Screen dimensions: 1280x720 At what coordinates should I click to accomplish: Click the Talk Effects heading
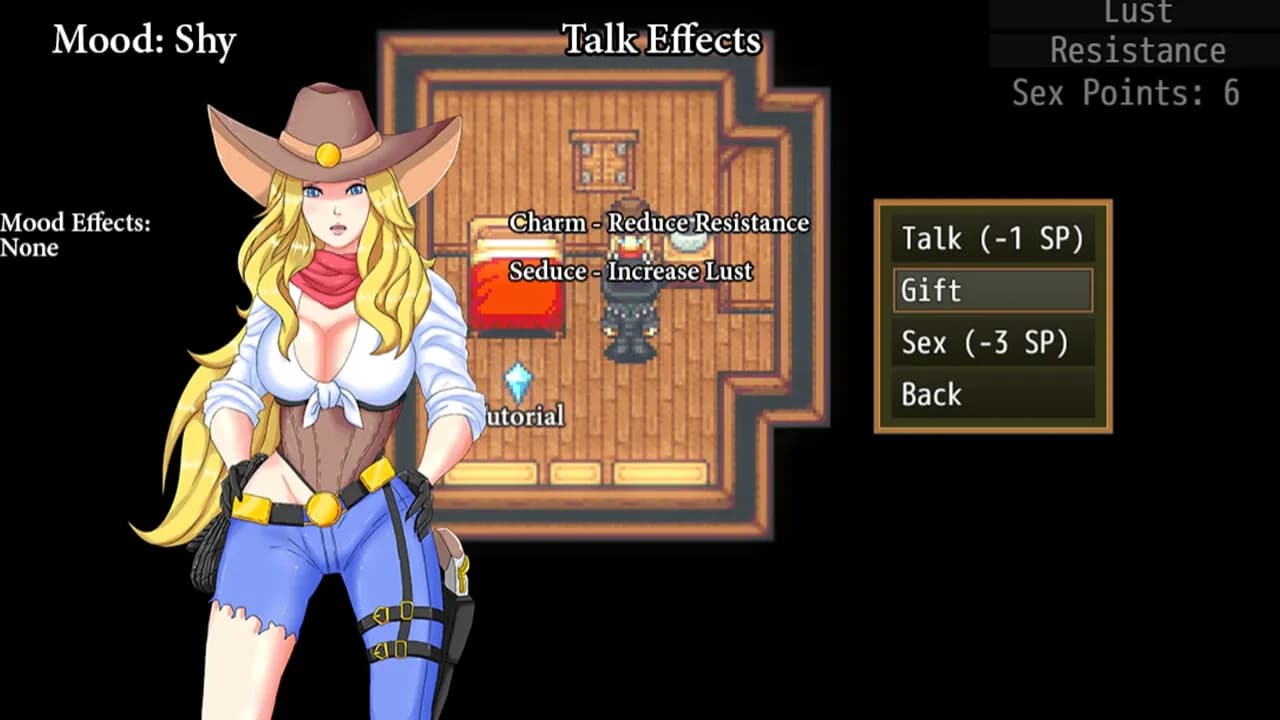pyautogui.click(x=661, y=40)
